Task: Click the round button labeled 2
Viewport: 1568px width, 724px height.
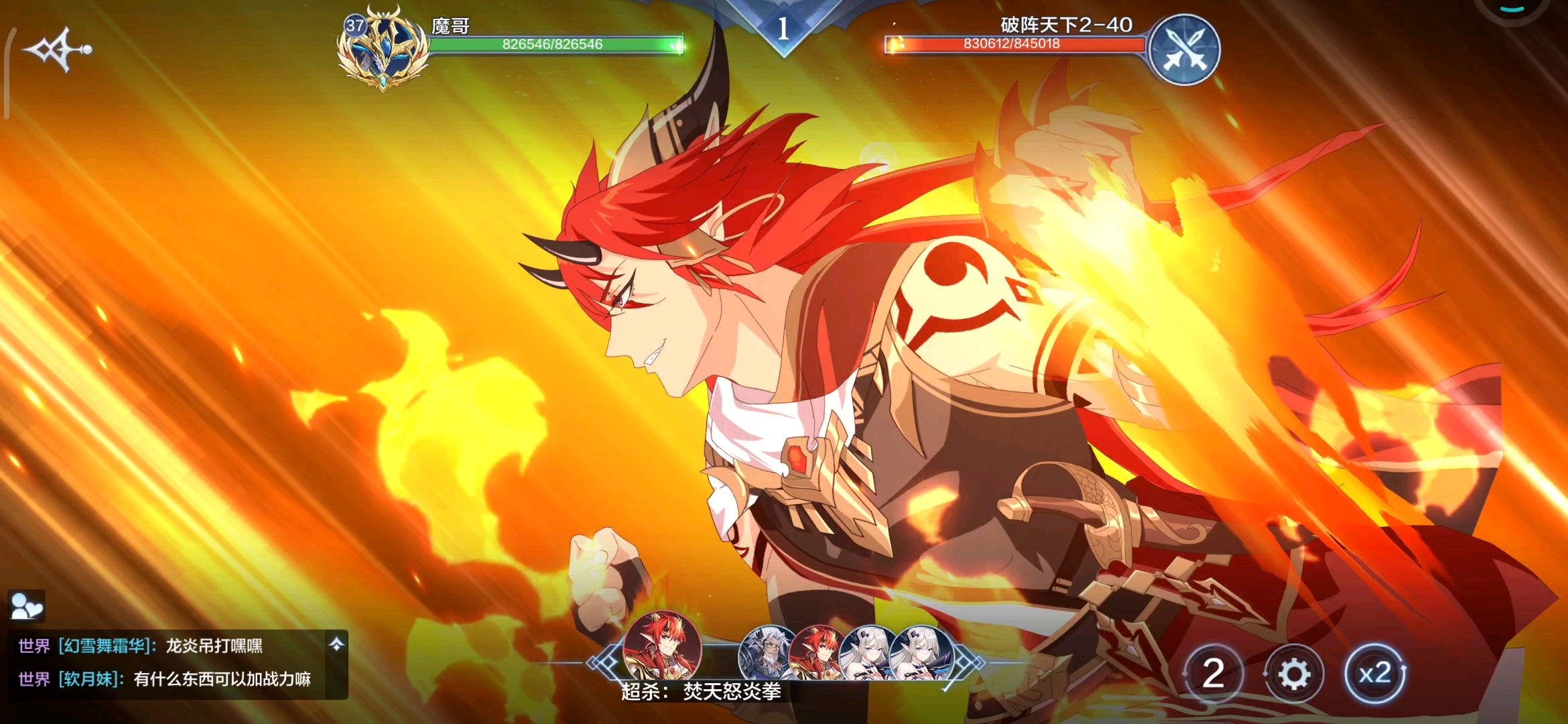Action: (1213, 673)
